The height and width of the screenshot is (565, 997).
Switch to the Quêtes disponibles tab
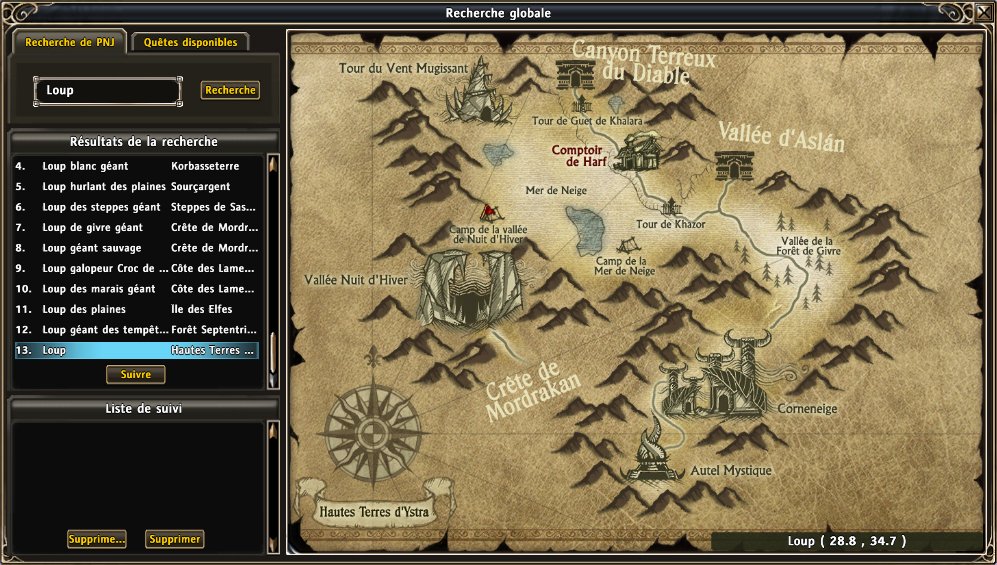190,43
